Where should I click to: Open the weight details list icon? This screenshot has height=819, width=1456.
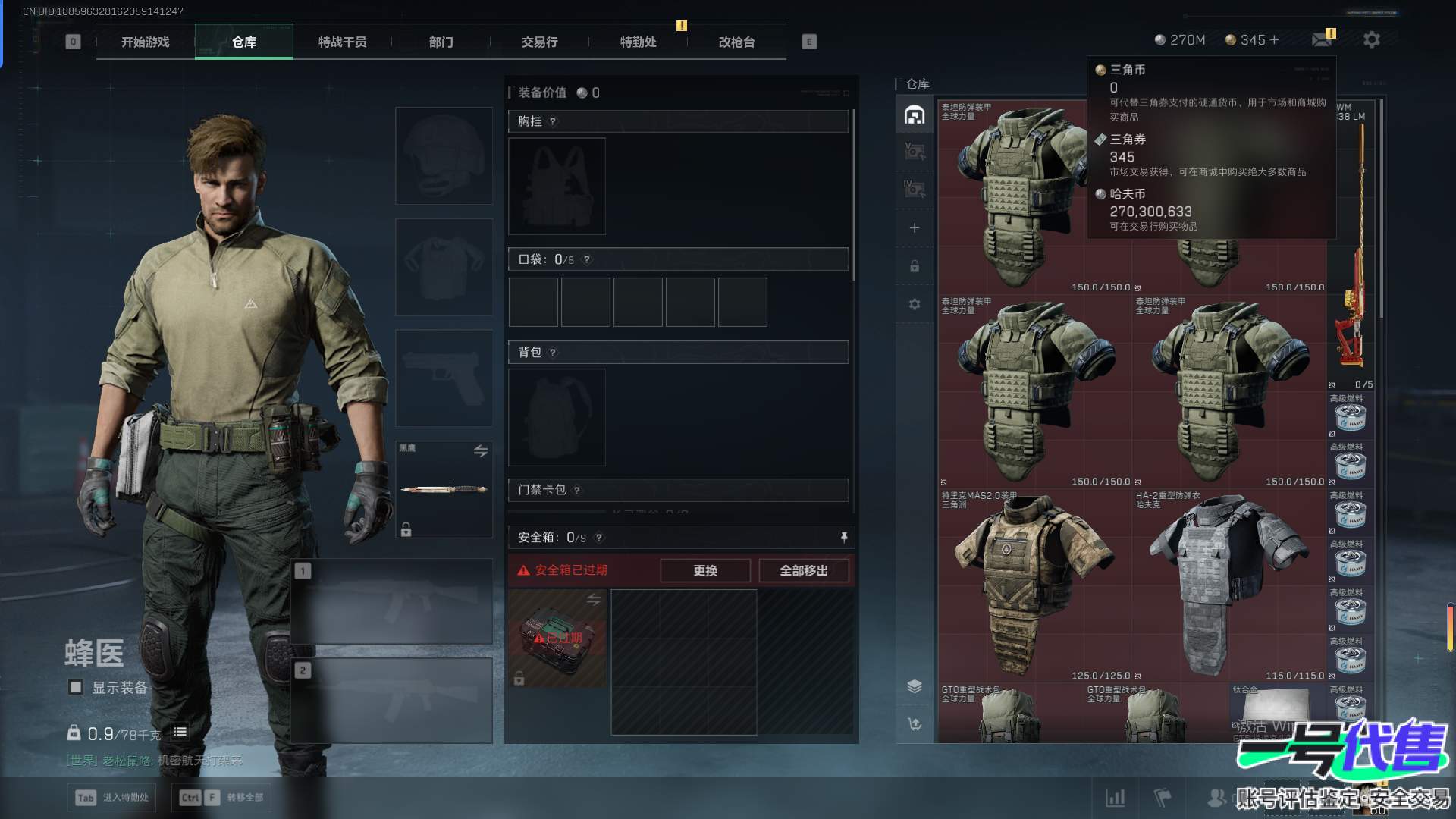click(180, 732)
